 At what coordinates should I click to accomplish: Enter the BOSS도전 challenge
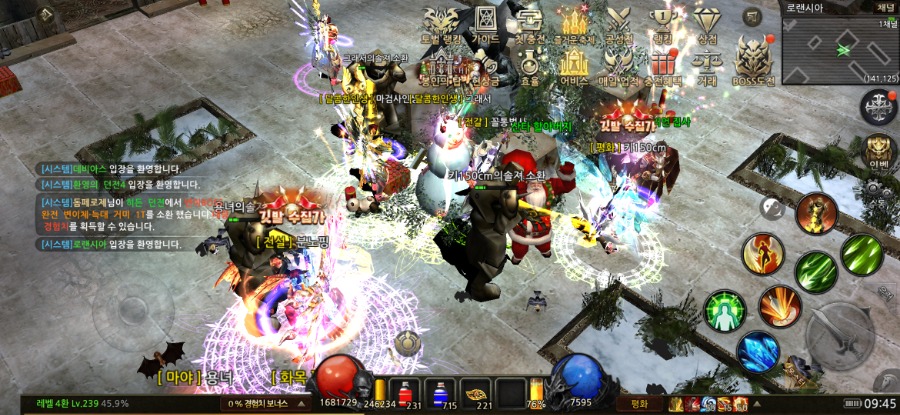753,60
